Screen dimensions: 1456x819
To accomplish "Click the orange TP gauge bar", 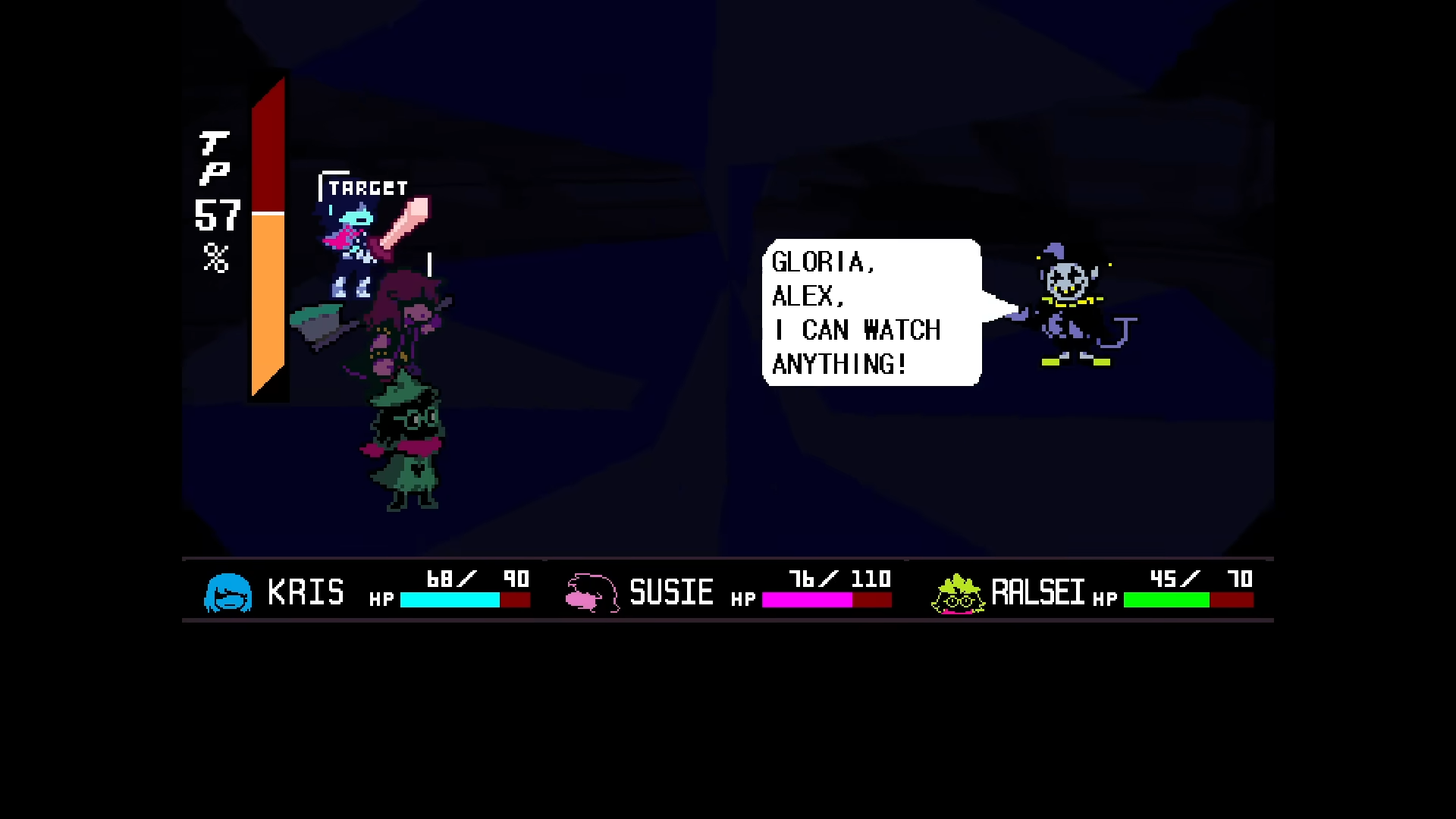I will pyautogui.click(x=266, y=303).
